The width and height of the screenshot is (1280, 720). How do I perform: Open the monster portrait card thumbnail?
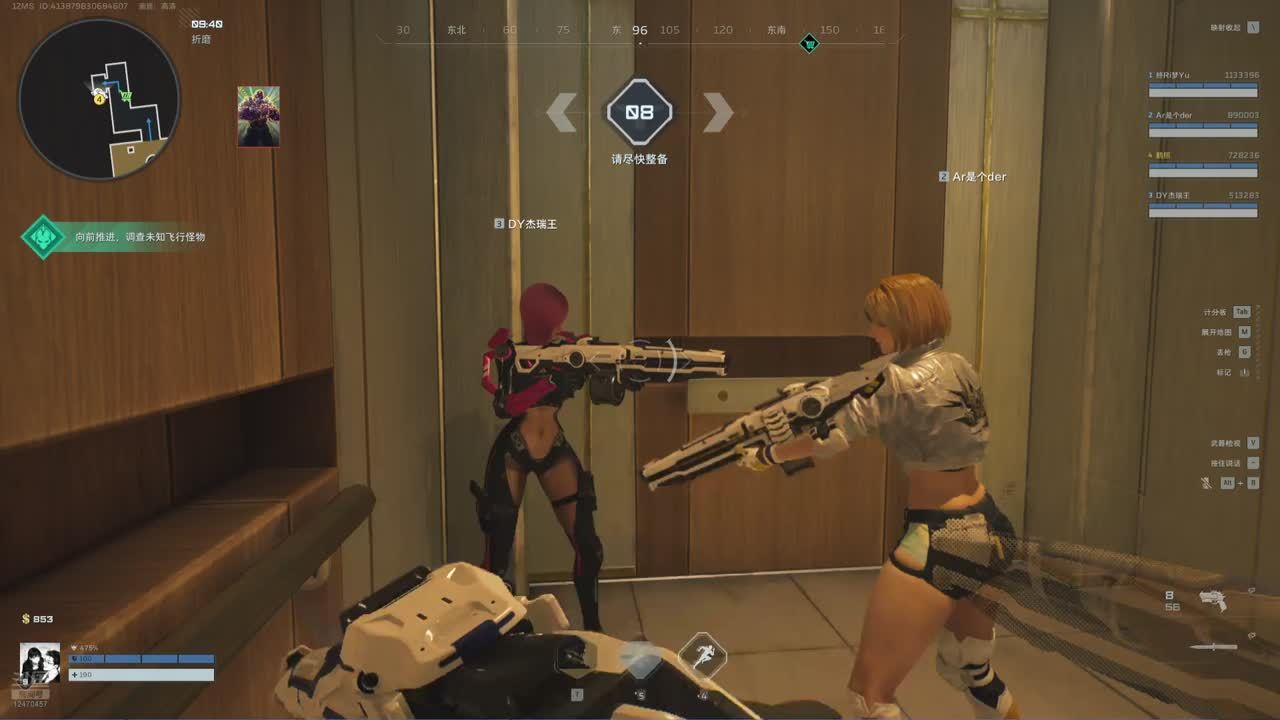(258, 116)
